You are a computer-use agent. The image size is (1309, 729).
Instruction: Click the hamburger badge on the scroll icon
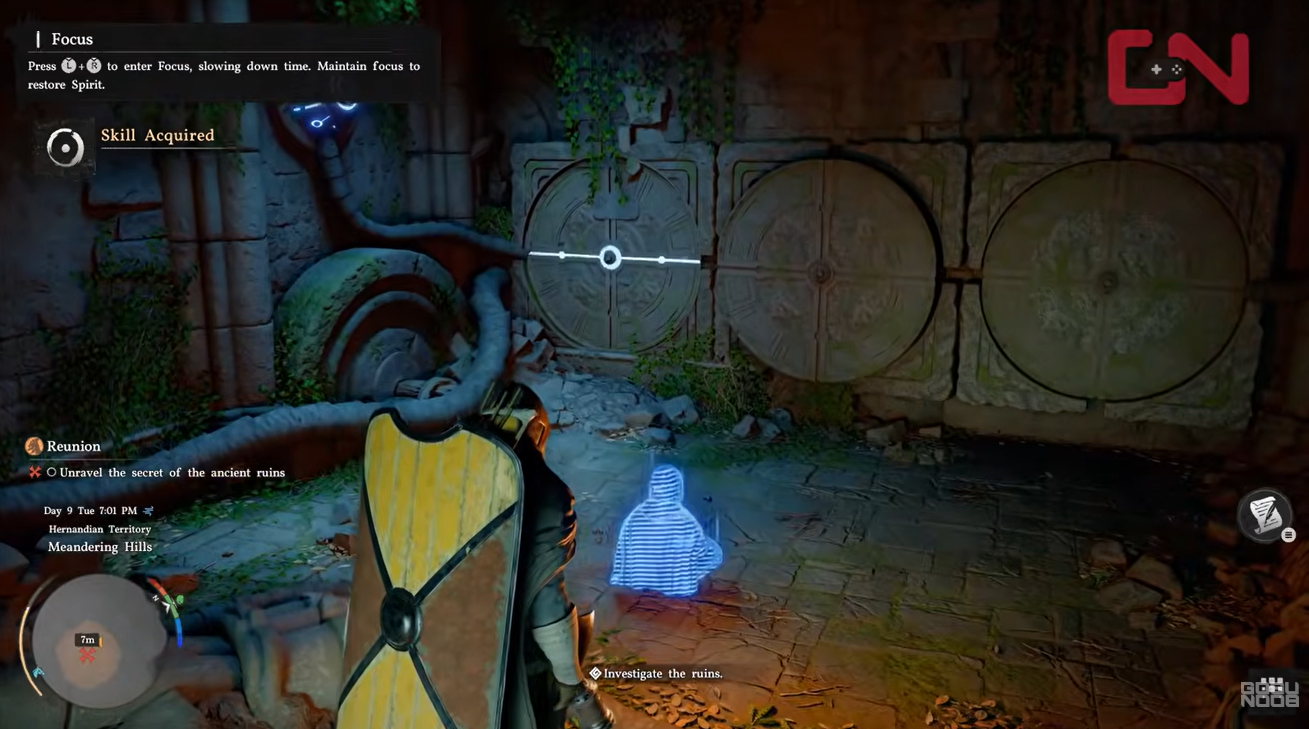click(1288, 534)
